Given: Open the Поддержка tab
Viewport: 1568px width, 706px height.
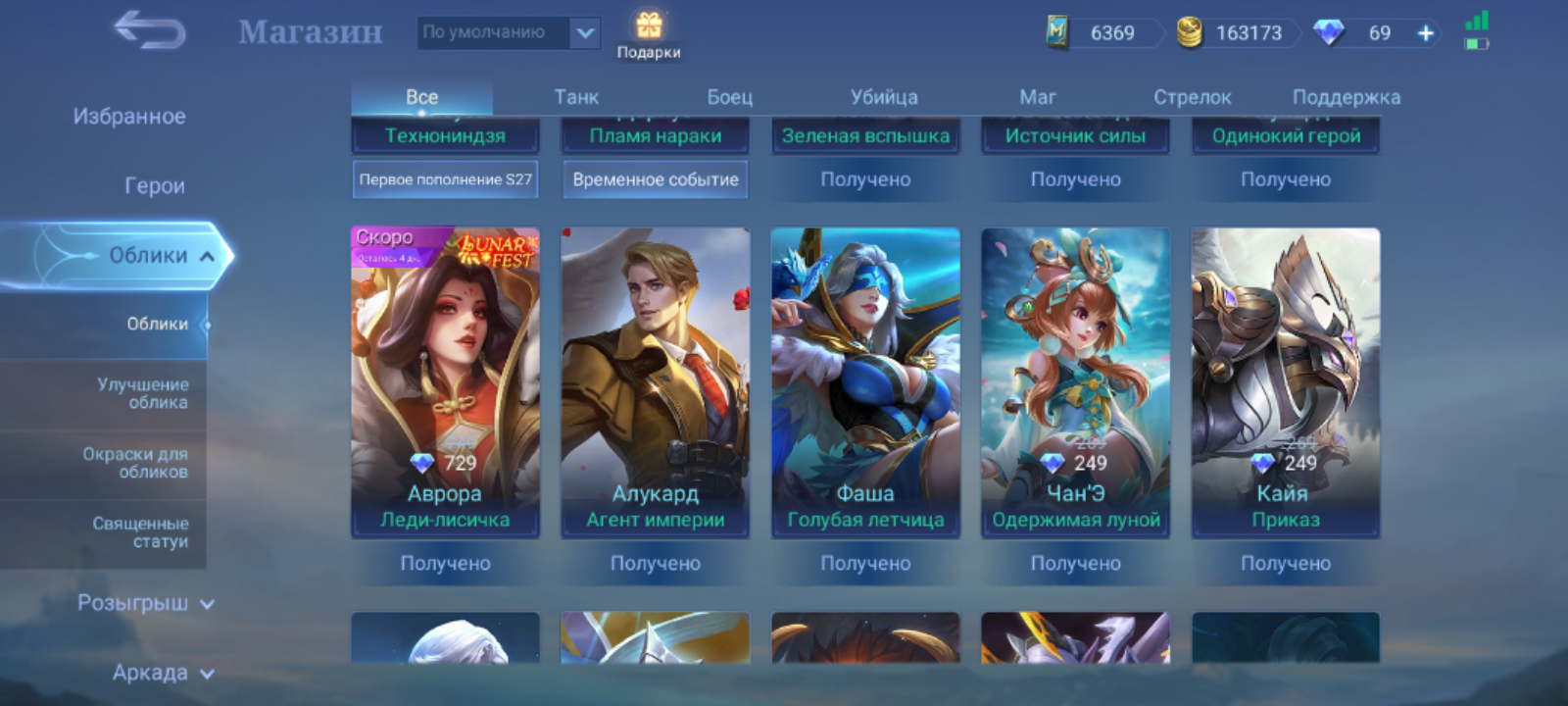Looking at the screenshot, I should pos(1346,97).
